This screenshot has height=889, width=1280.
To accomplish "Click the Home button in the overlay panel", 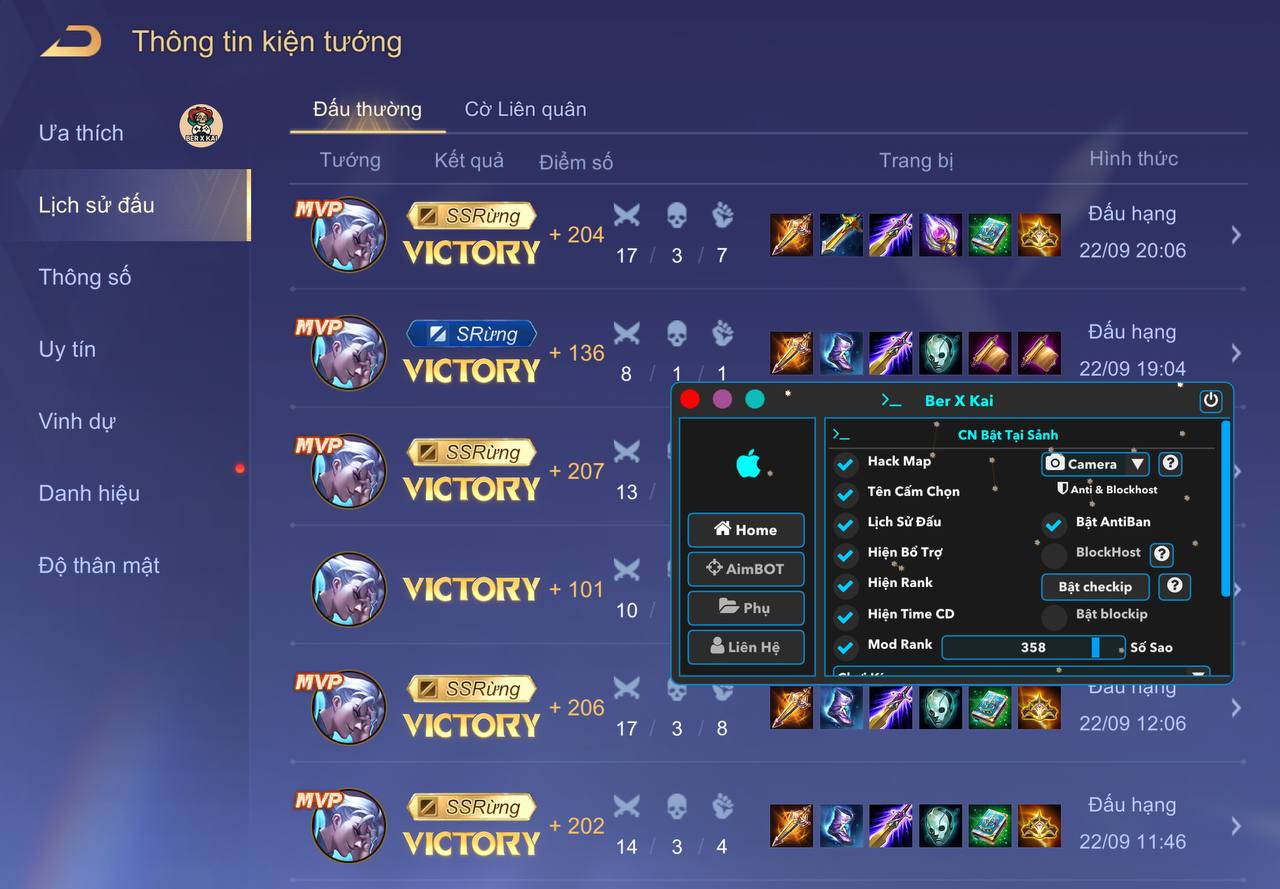I will pos(746,530).
